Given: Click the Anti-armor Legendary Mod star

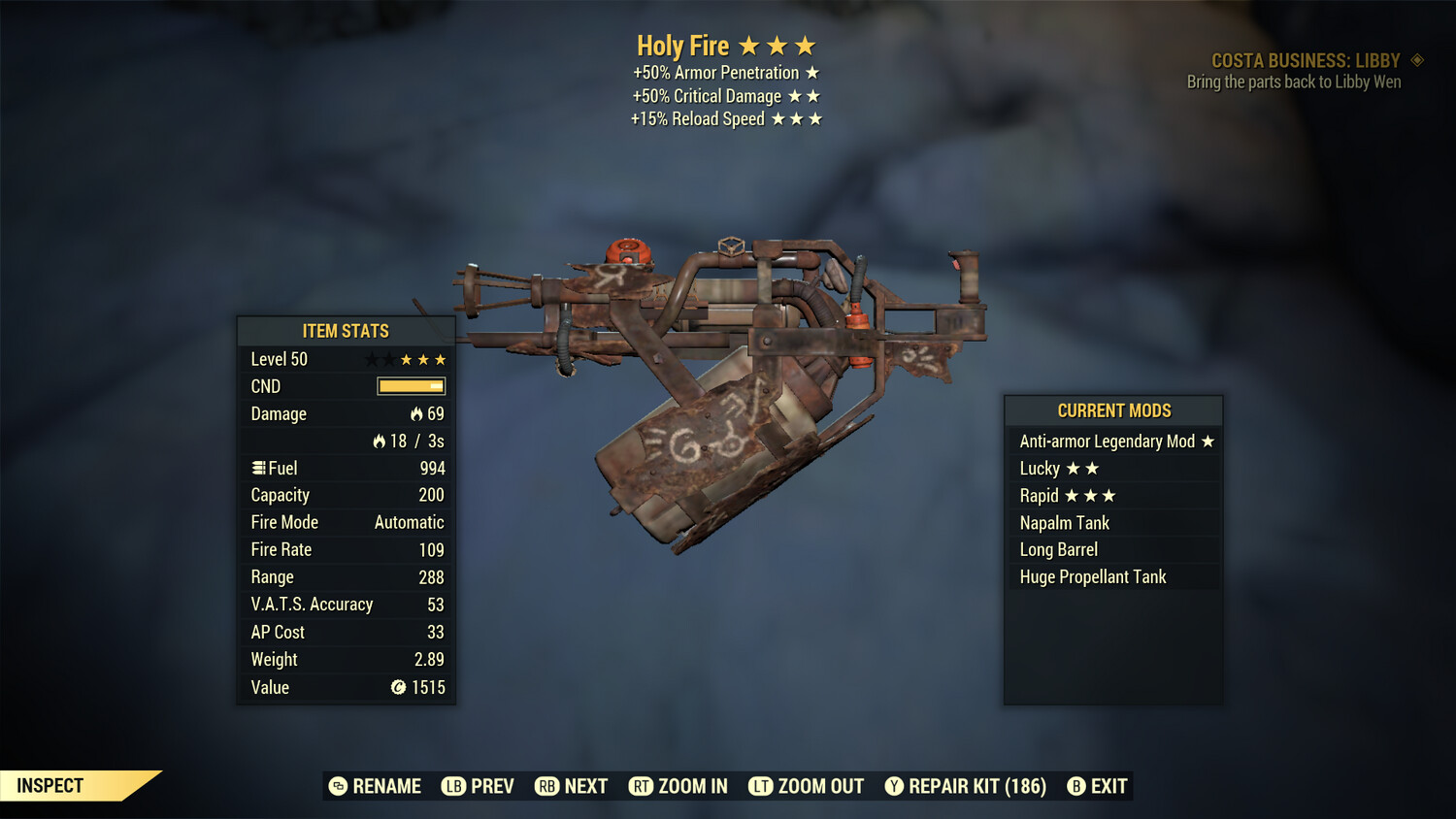Looking at the screenshot, I should [1208, 441].
